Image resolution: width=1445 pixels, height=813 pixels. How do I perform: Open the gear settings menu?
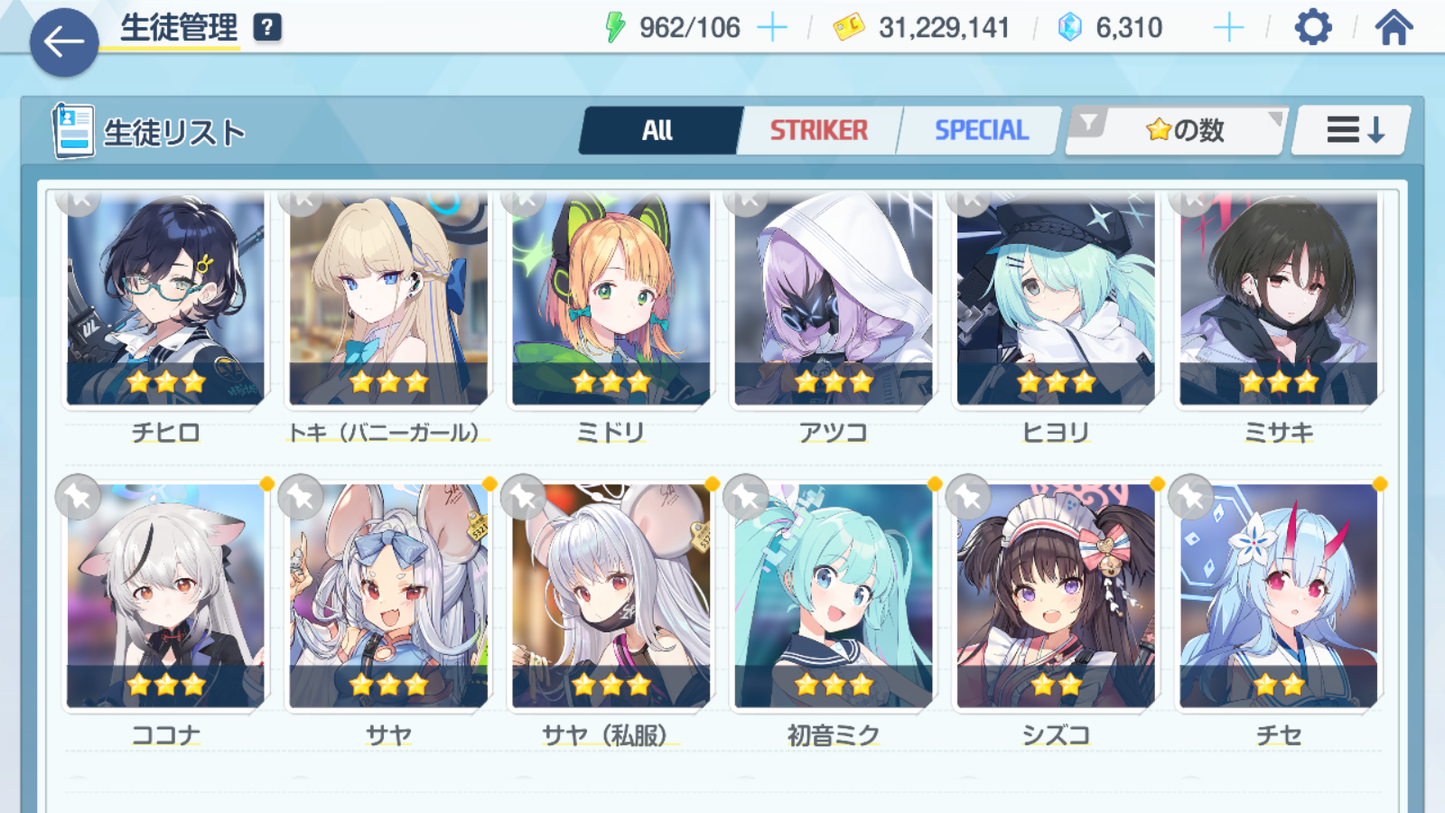1312,27
